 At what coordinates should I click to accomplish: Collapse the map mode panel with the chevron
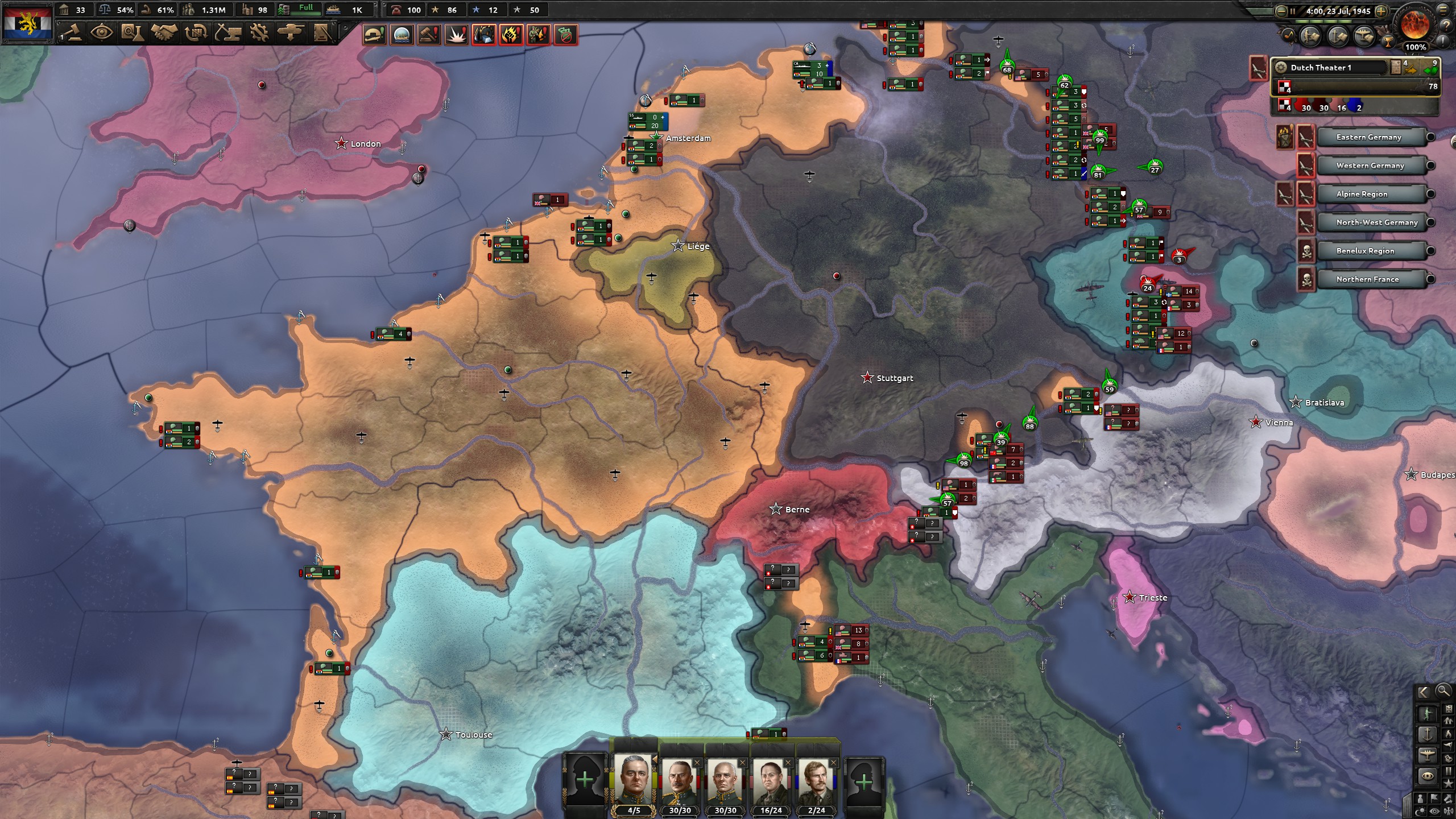(1424, 692)
